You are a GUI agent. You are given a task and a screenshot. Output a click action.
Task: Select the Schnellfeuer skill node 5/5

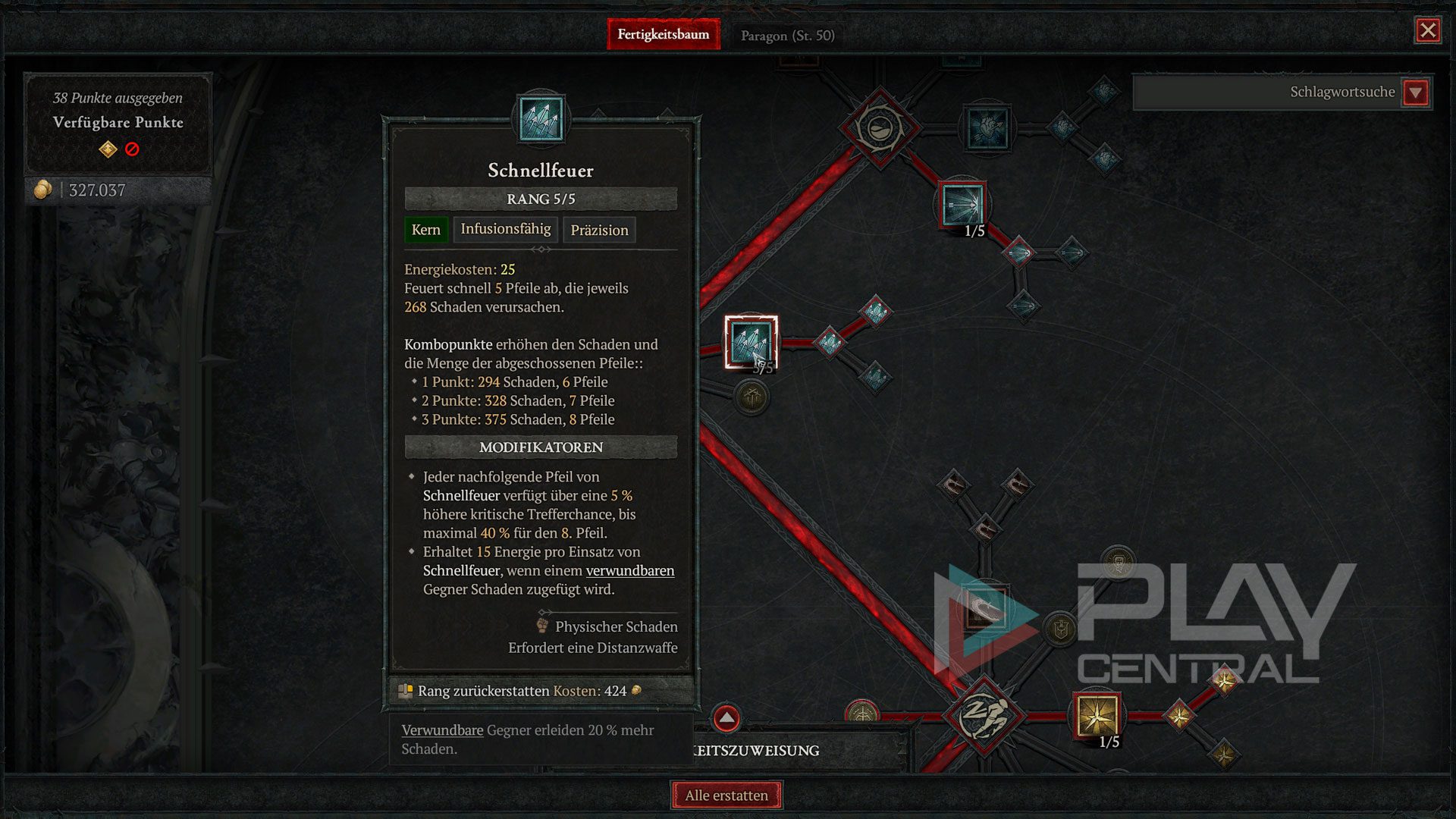coord(751,342)
